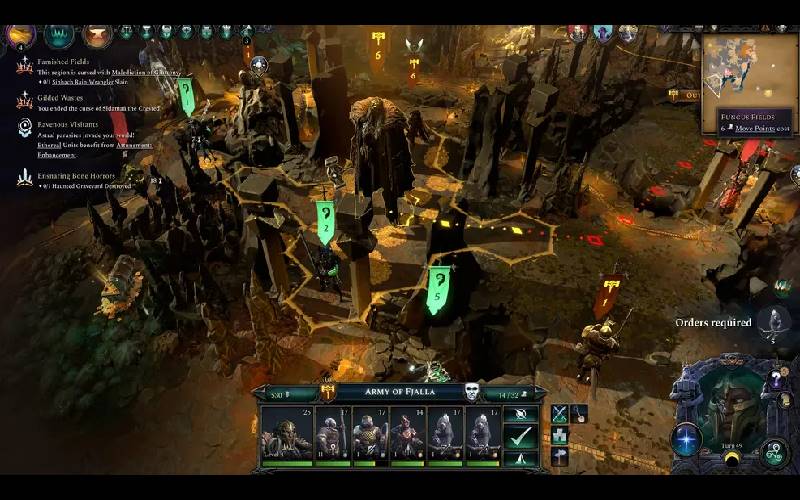This screenshot has height=500, width=800.
Task: Open the gold resource orb
Action: (x=20, y=35)
